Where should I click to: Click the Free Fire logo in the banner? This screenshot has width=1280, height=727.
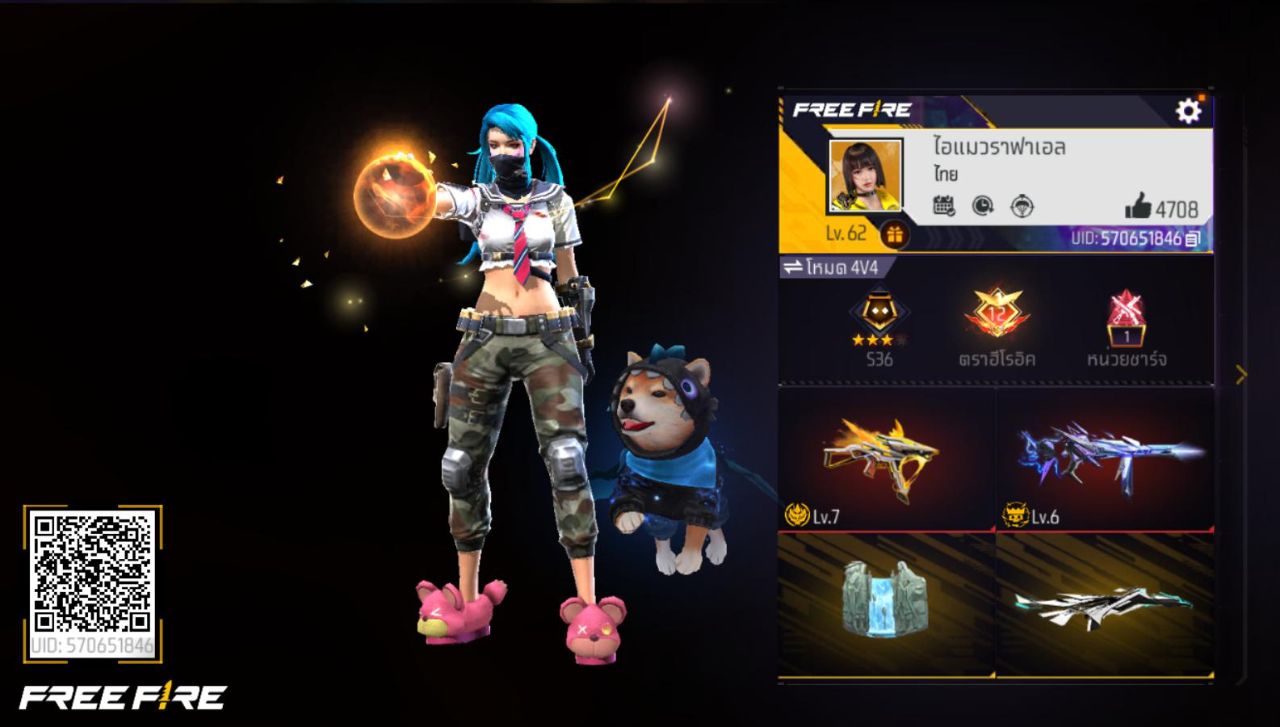(x=852, y=111)
